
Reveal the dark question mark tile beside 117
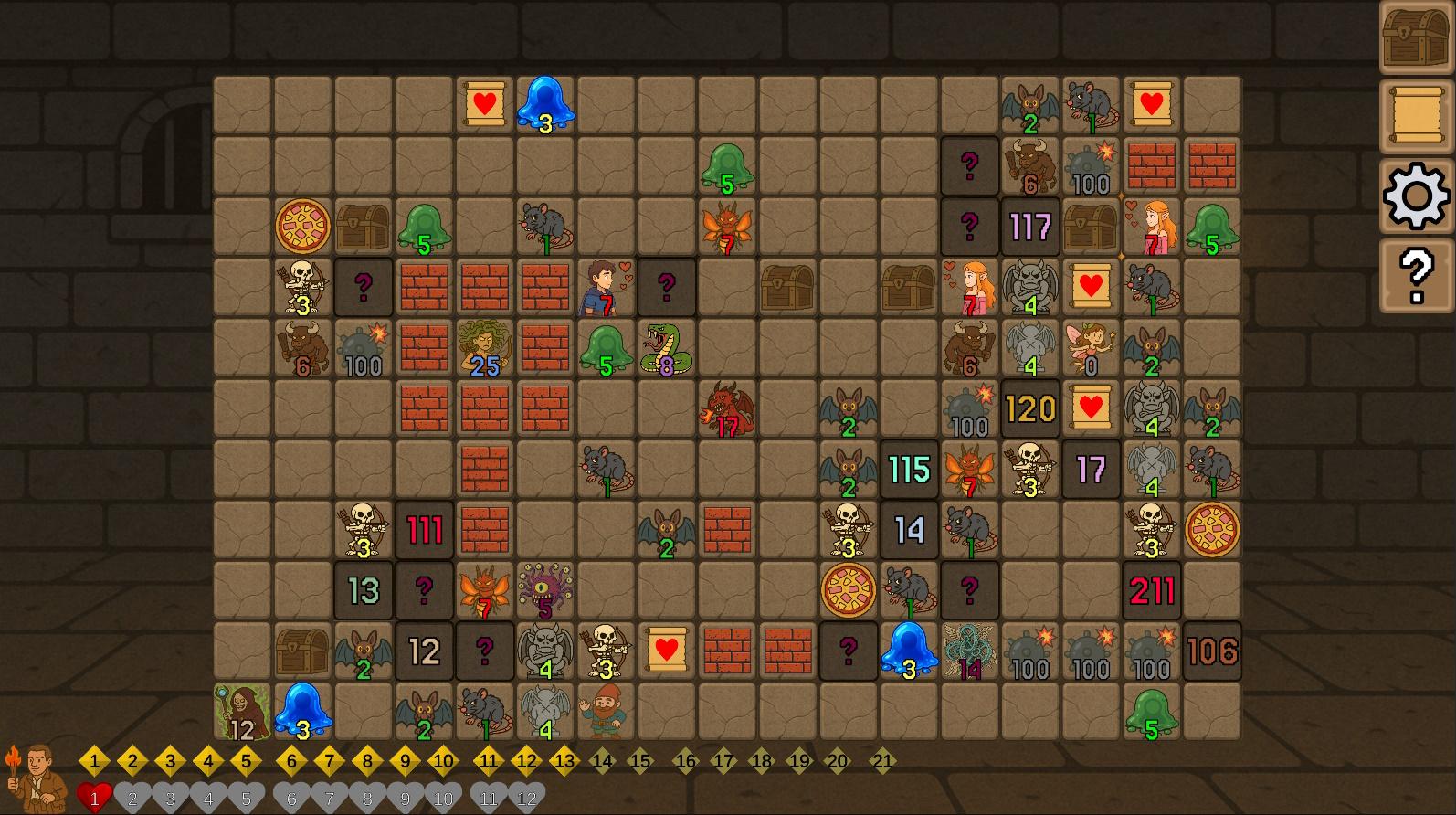[970, 227]
